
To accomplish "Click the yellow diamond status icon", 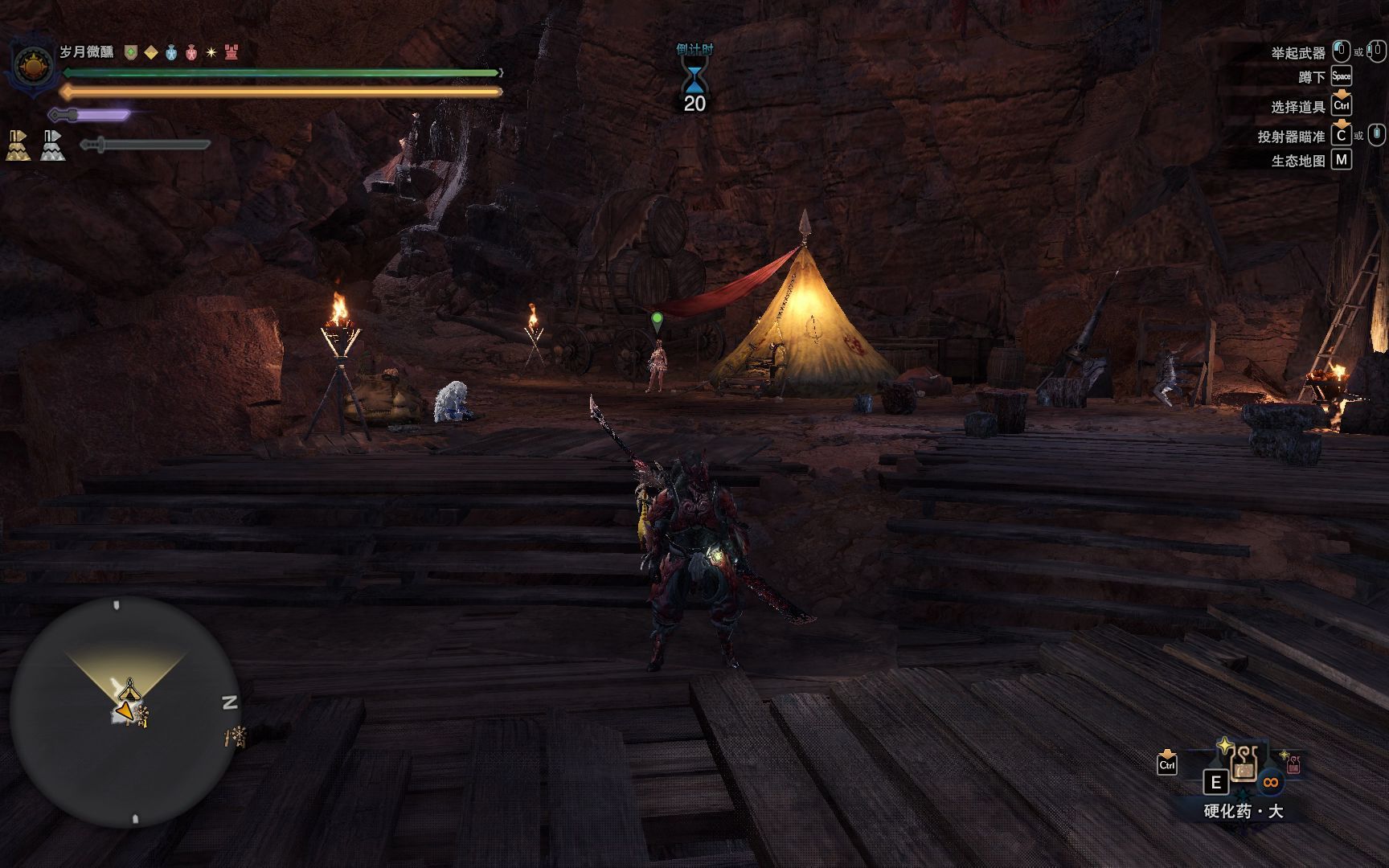I will (151, 52).
